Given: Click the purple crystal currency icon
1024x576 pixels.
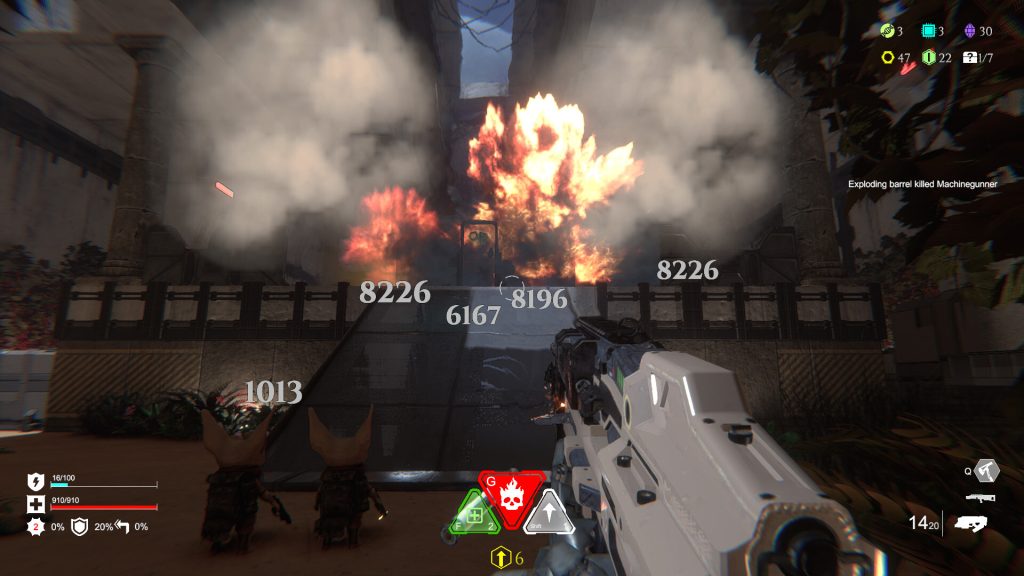Looking at the screenshot, I should [969, 31].
